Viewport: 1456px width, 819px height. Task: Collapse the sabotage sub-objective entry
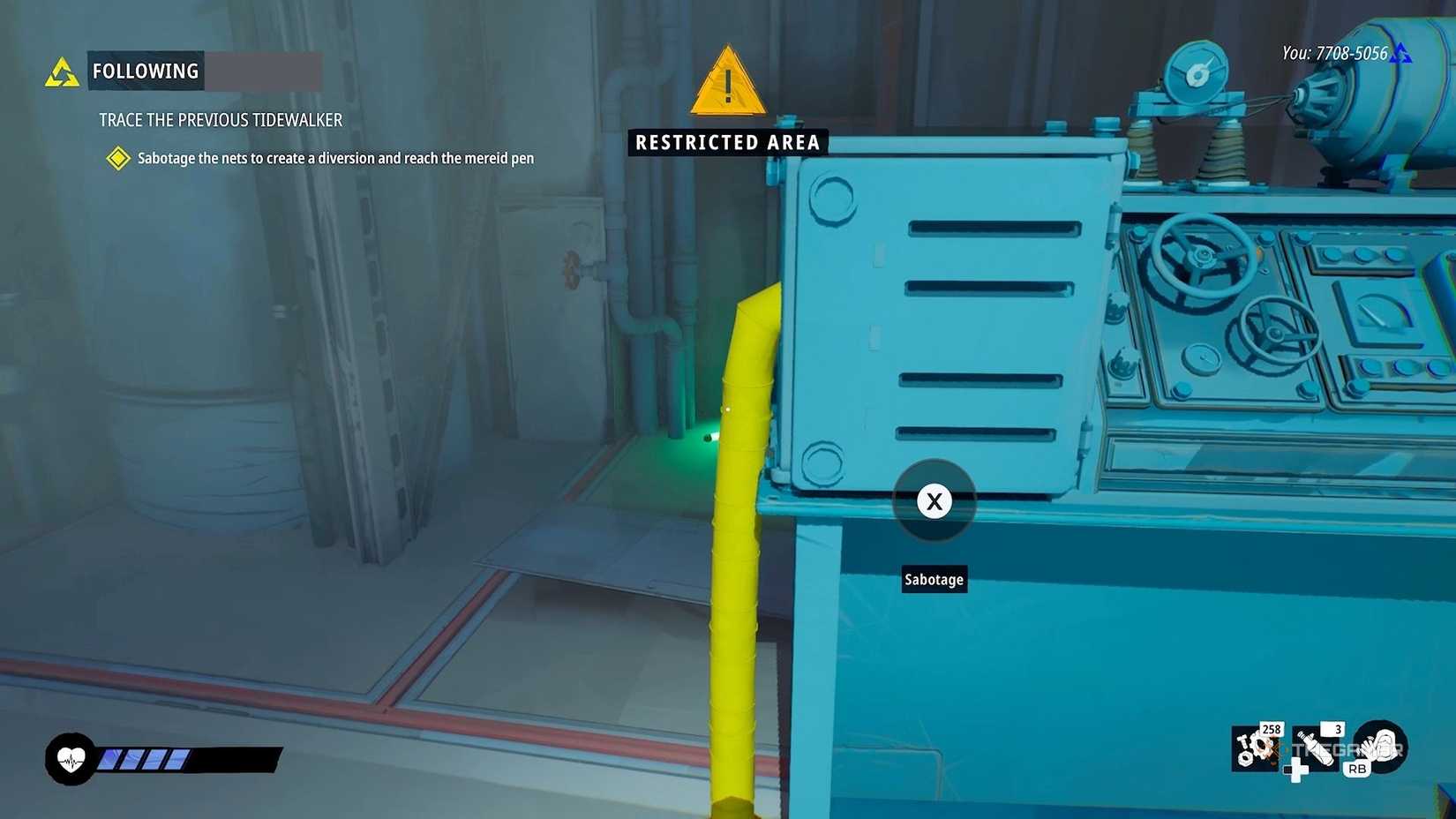pos(335,158)
